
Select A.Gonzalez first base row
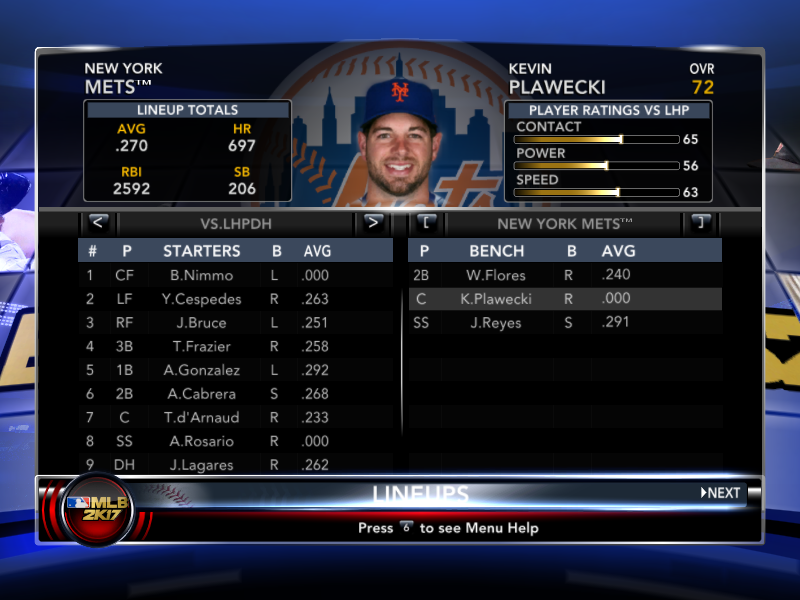[x=201, y=370]
